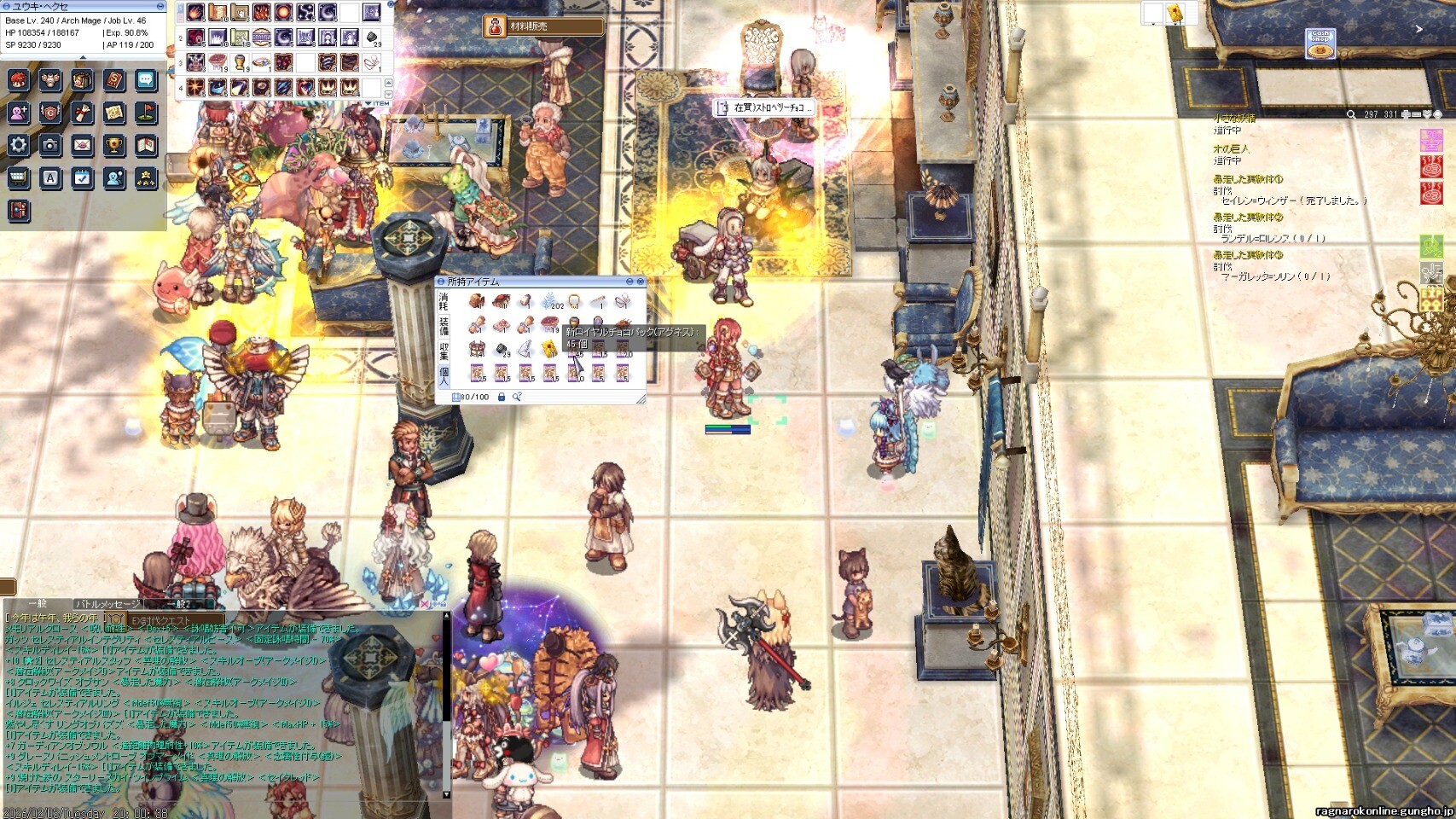The width and height of the screenshot is (1456, 819).
Task: Switch to the 装備 inventory tab
Action: tap(444, 326)
